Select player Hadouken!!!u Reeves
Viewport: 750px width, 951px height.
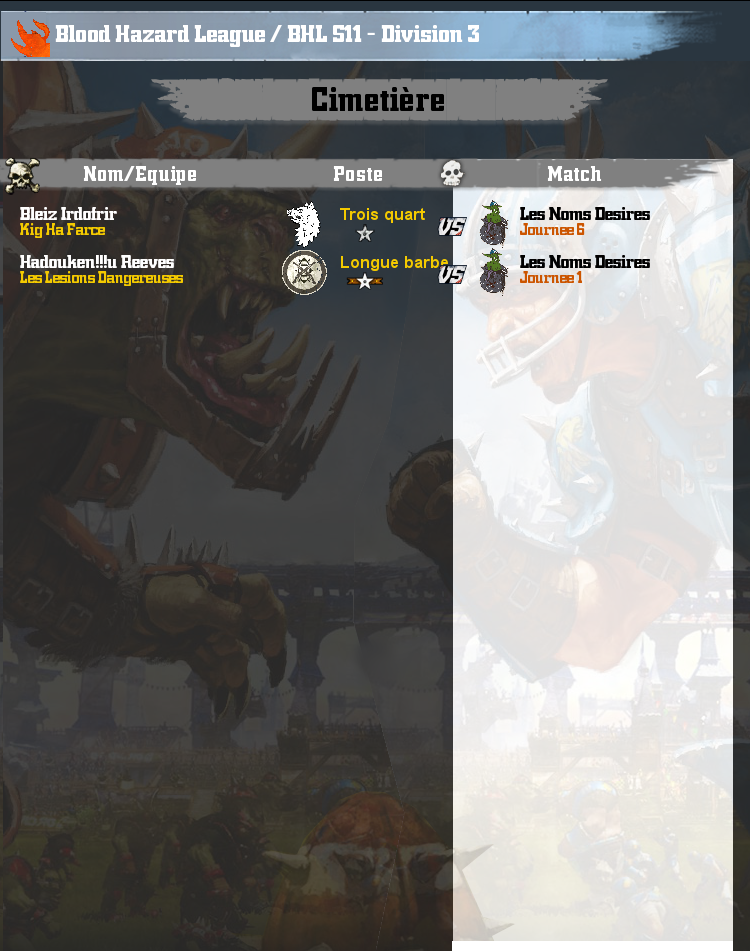click(97, 262)
